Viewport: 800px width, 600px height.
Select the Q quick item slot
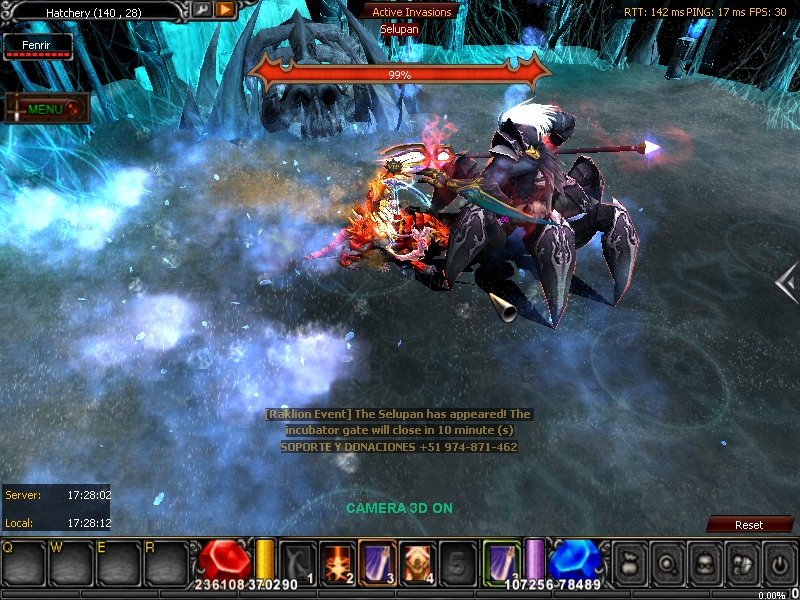[x=24, y=564]
